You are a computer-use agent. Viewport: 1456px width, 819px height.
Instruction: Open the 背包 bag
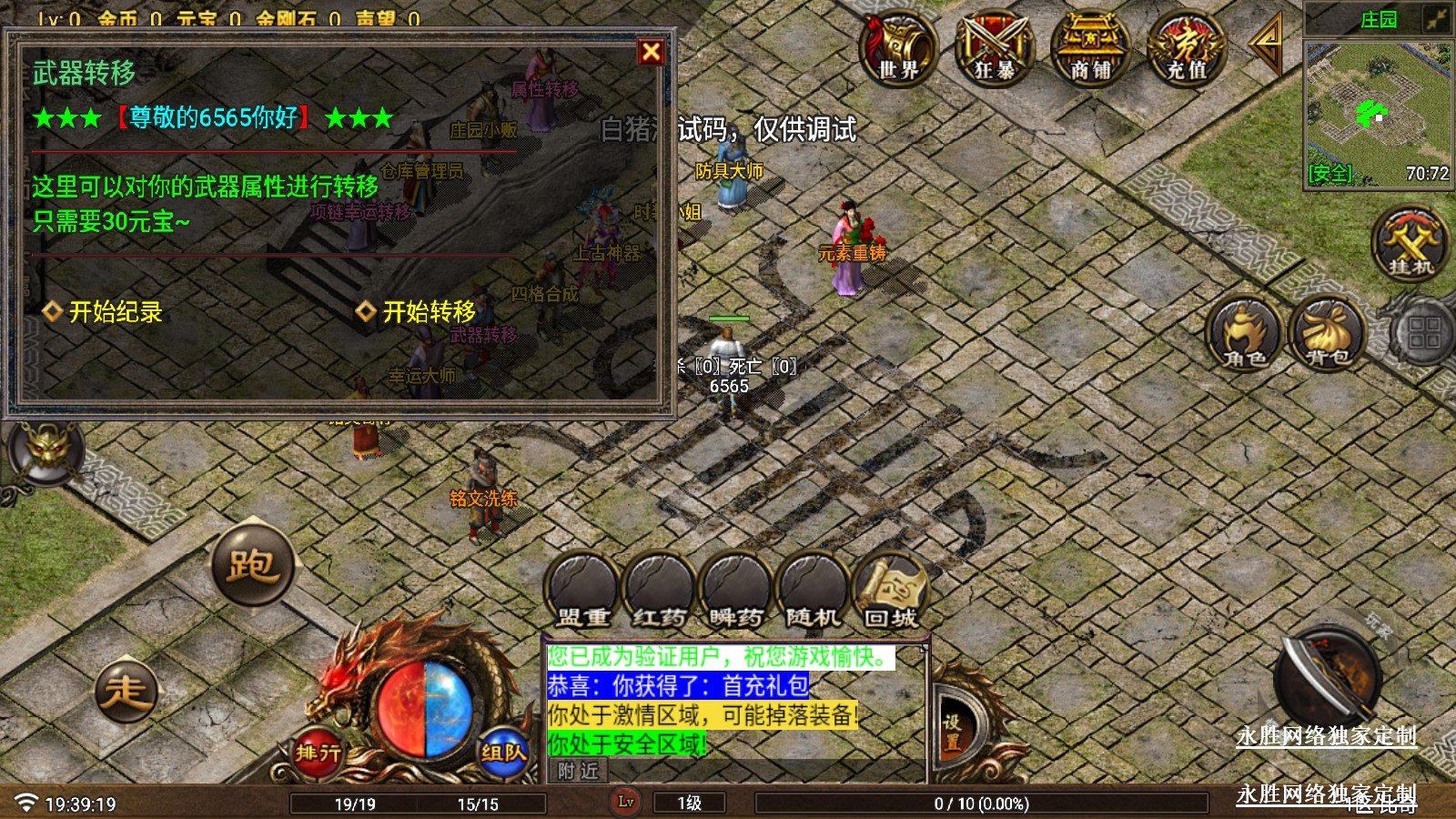coord(1327,333)
